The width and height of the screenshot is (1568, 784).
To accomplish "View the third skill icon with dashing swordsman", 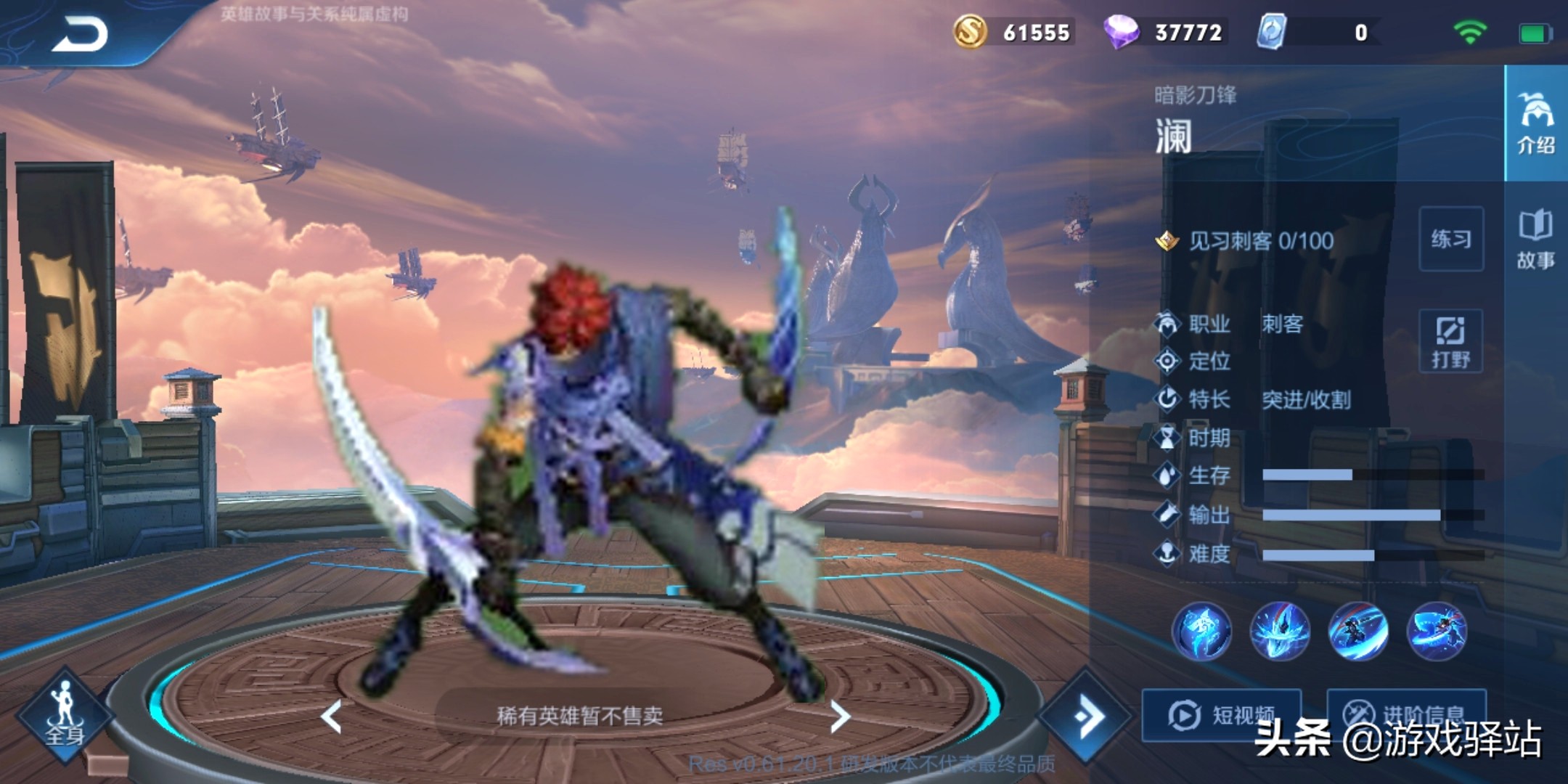I will coord(1358,631).
